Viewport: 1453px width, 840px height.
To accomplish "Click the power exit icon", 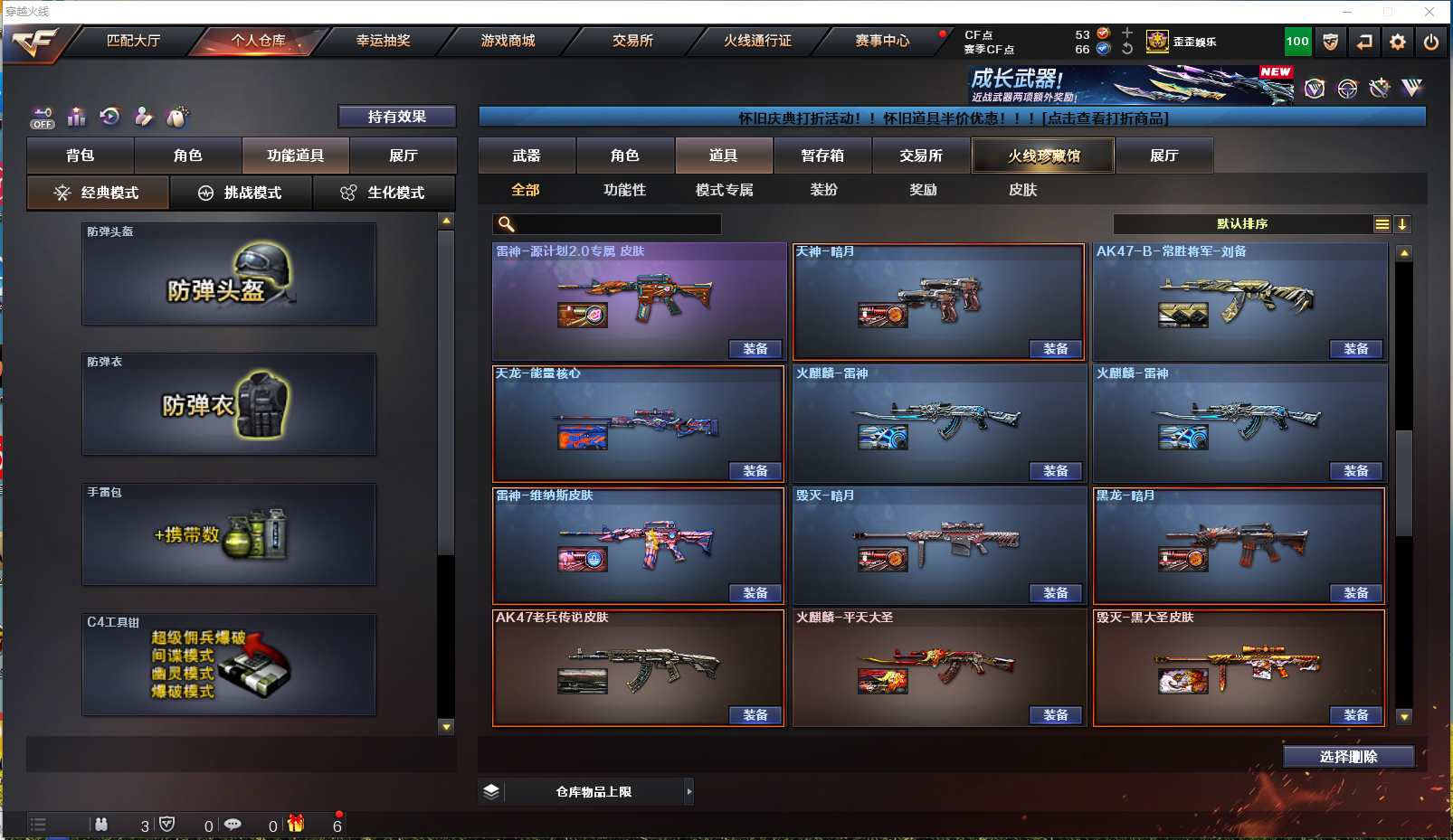I will pyautogui.click(x=1430, y=42).
